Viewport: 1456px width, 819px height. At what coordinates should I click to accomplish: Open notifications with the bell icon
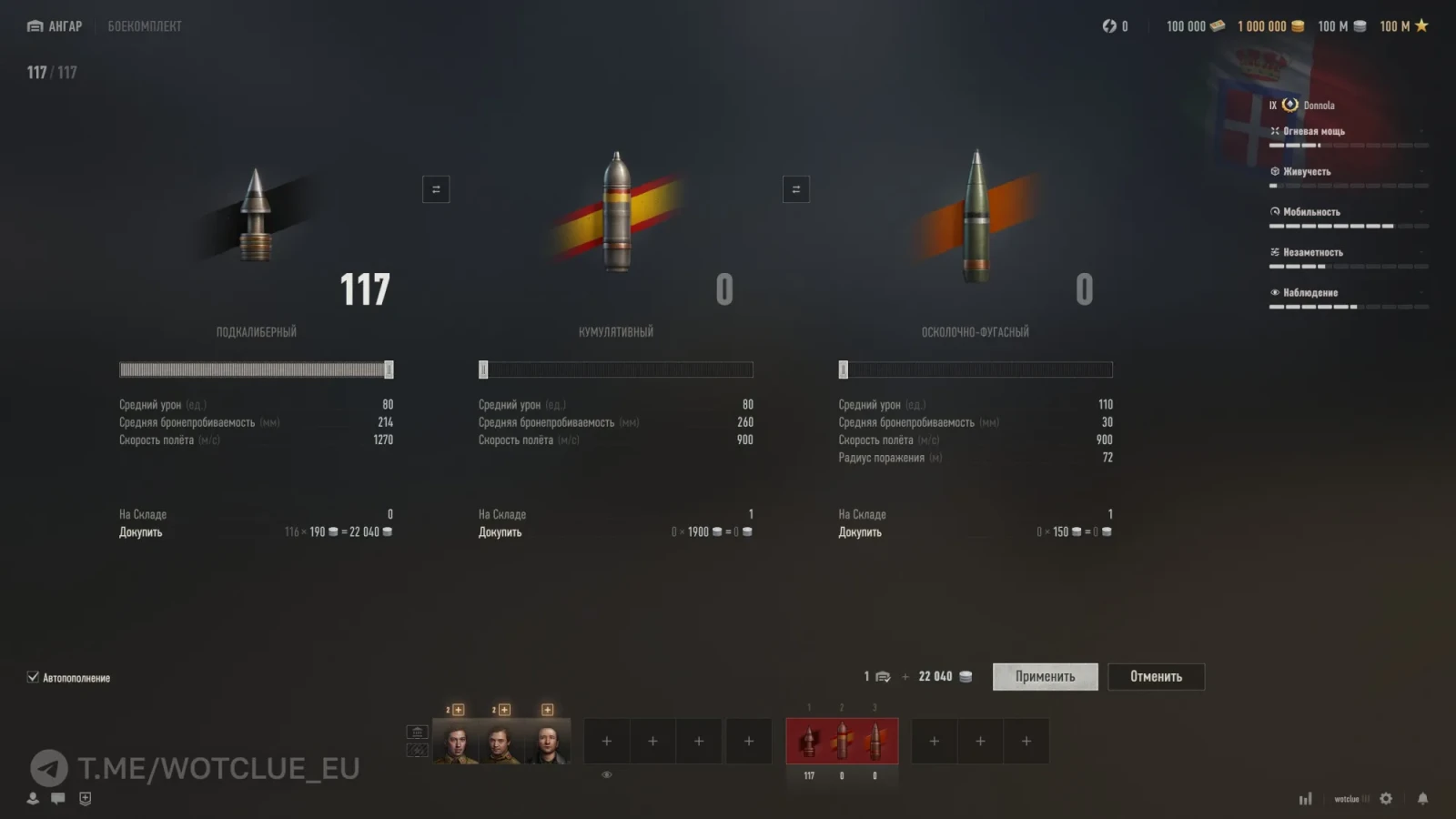pyautogui.click(x=1422, y=799)
